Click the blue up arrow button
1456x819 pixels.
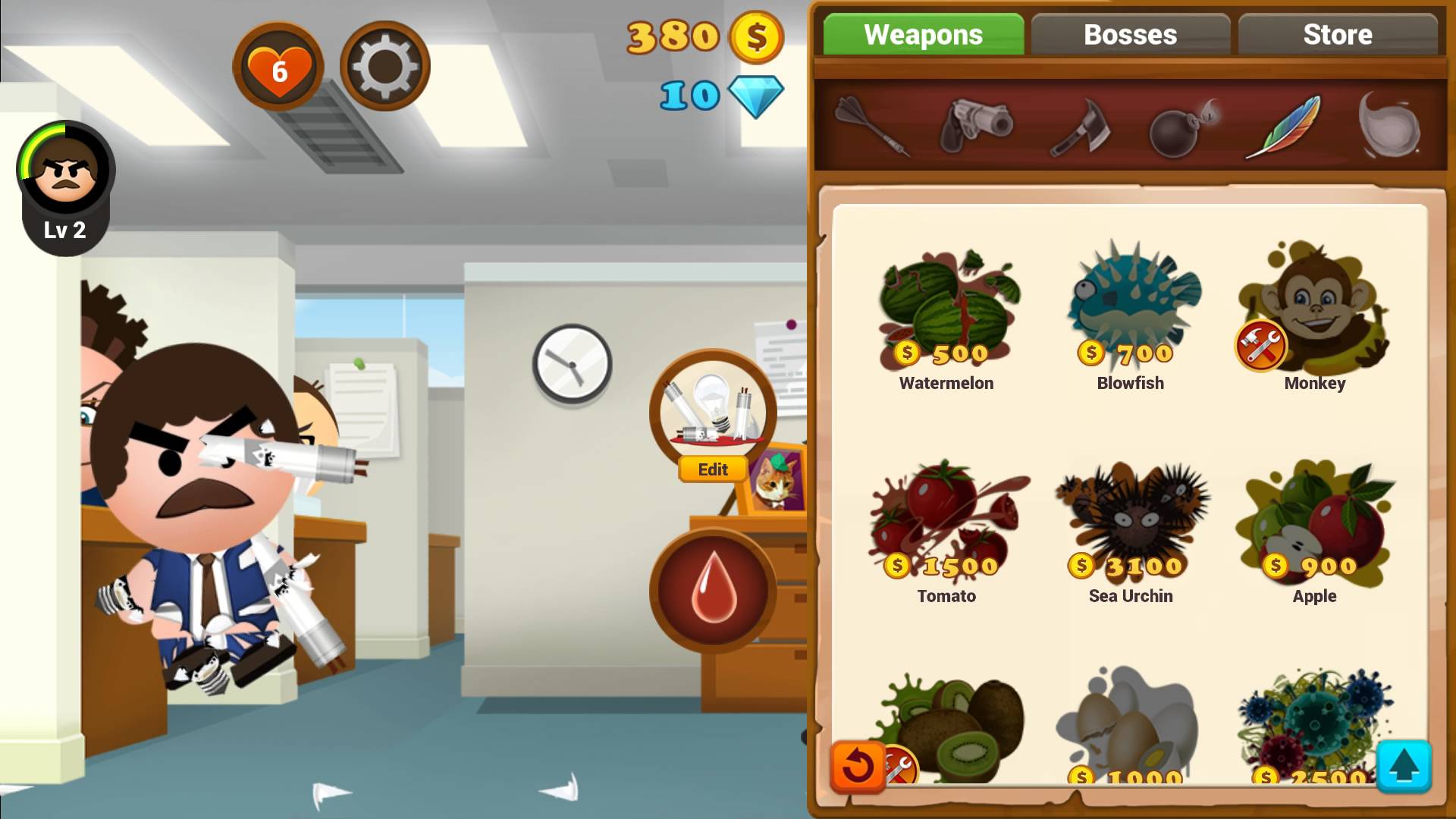coord(1403,766)
